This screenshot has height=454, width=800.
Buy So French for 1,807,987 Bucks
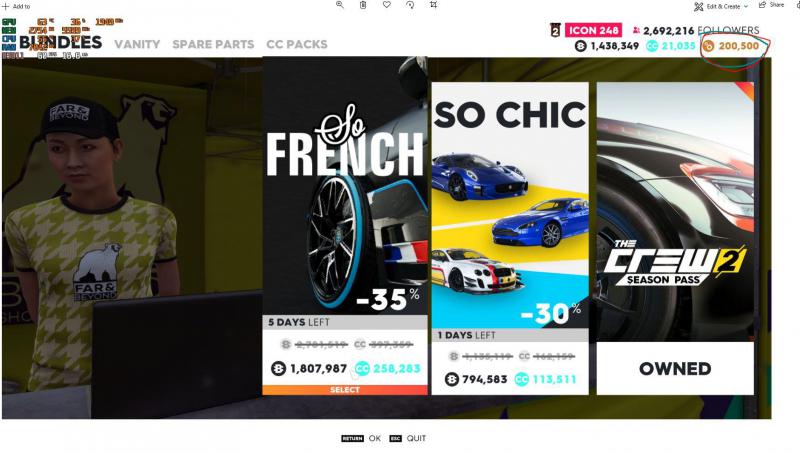point(308,369)
